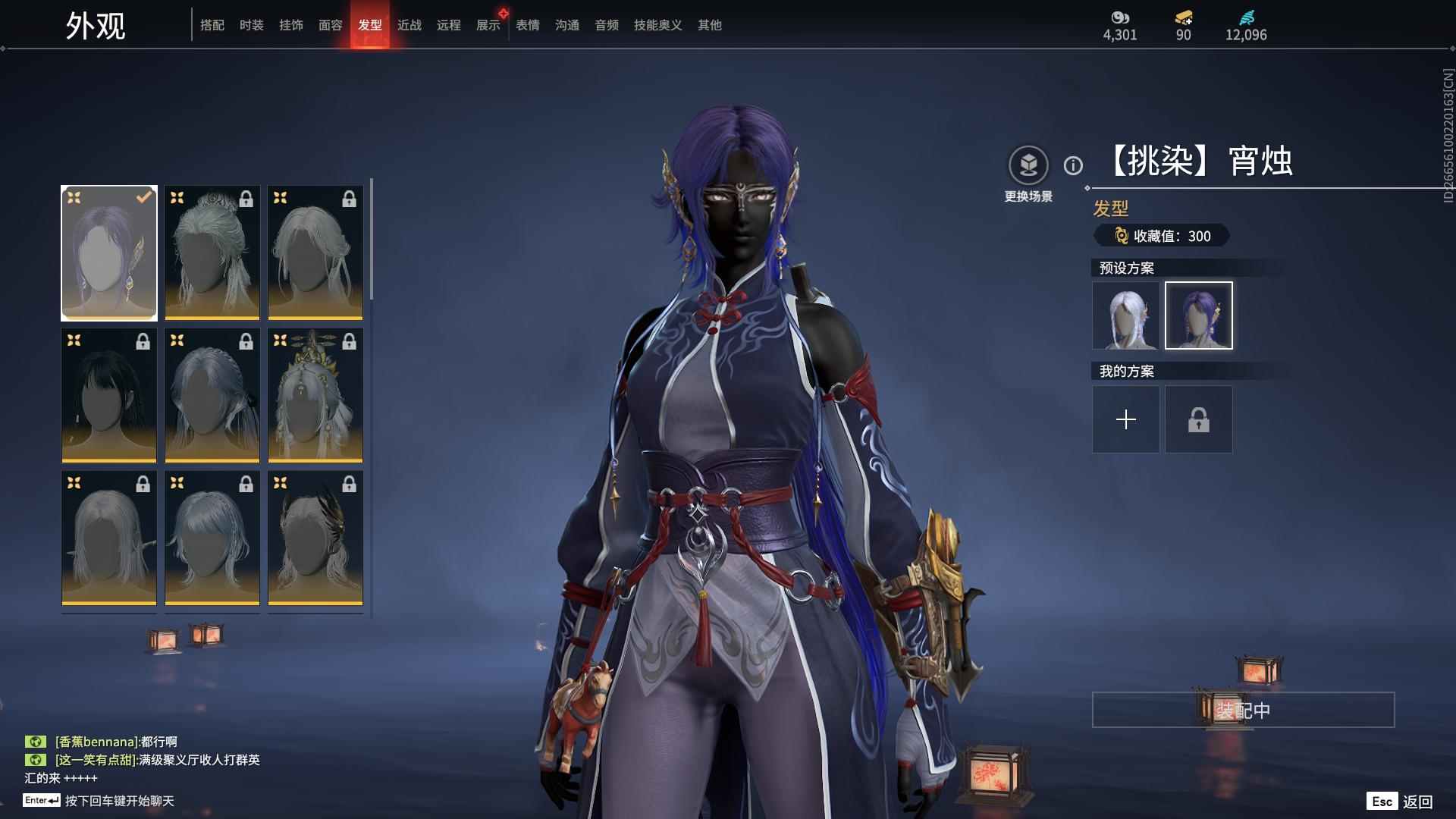1456x819 pixels.
Task: Open the 近战 melee tab
Action: [409, 25]
